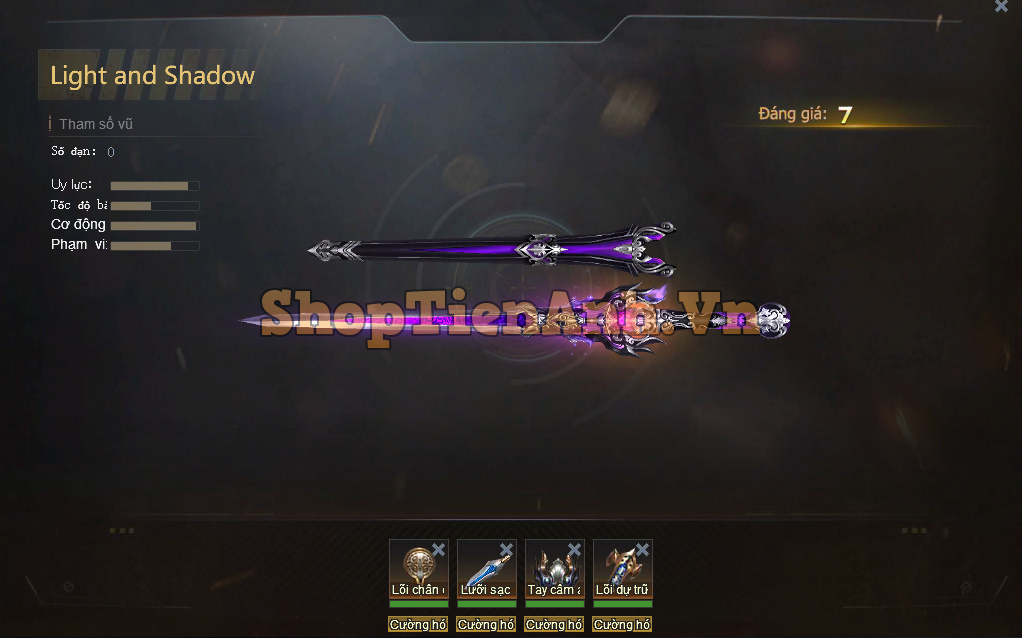This screenshot has width=1022, height=638.
Task: Remove the Lõi chân part with its X
Action: (438, 550)
